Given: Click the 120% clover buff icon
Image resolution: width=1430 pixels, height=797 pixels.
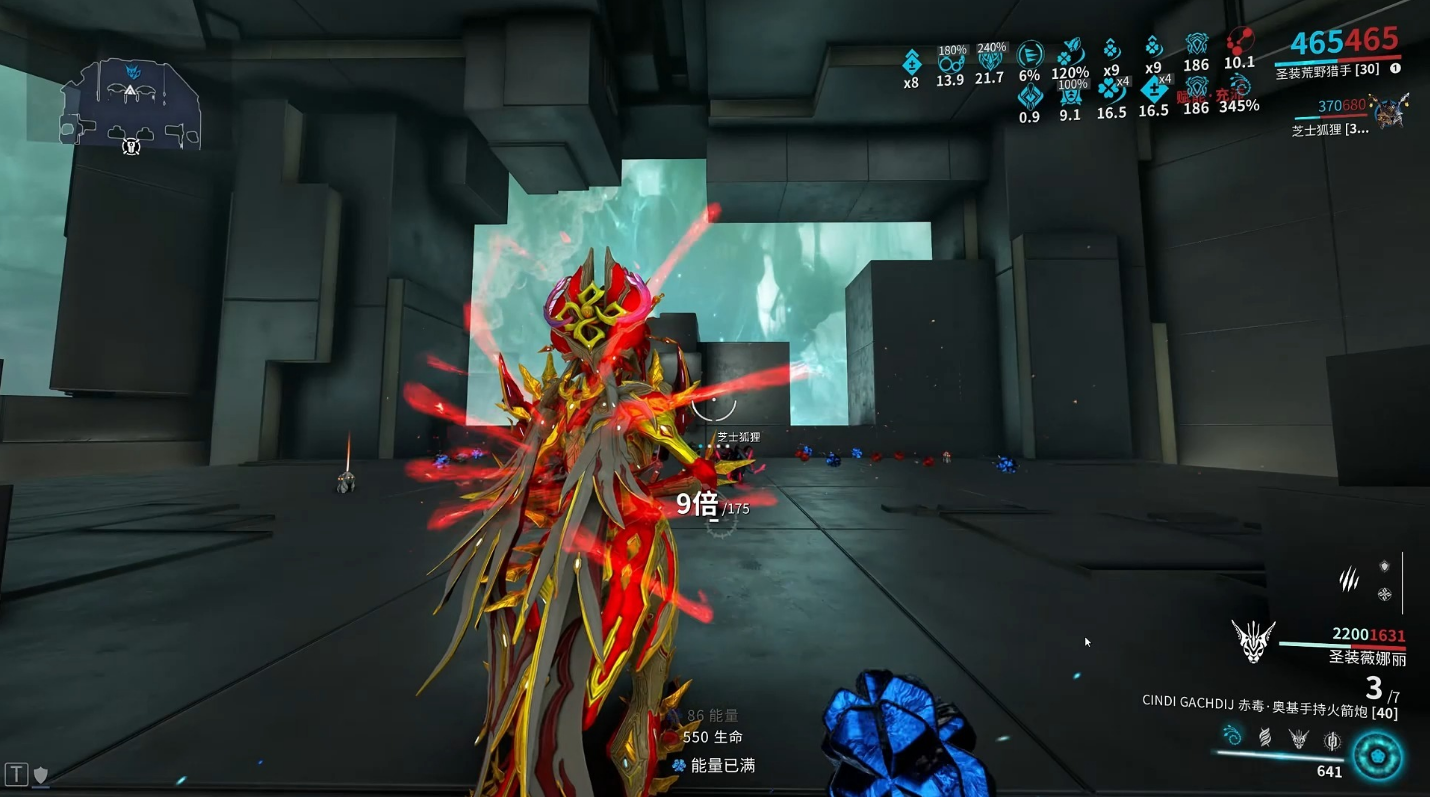Looking at the screenshot, I should (x=1070, y=52).
